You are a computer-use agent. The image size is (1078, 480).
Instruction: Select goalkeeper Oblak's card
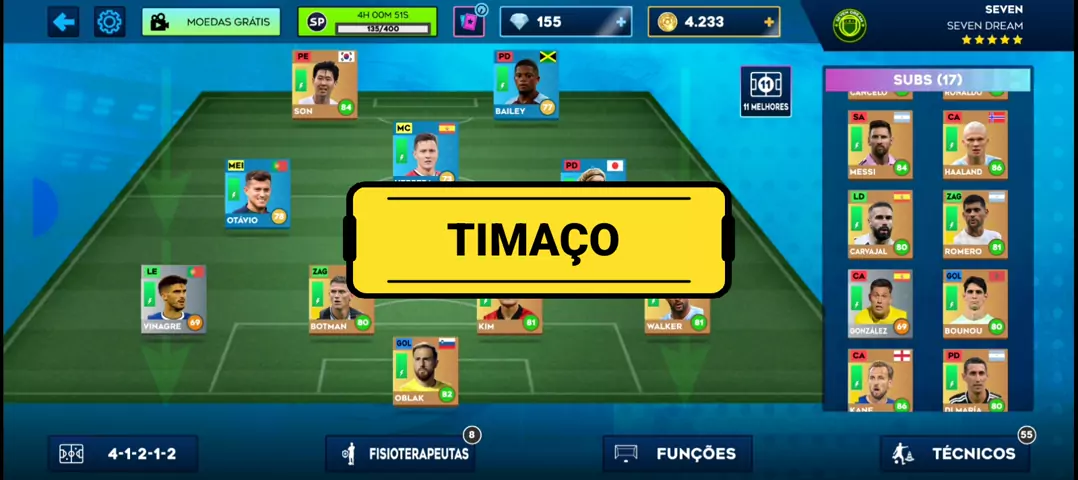(425, 370)
